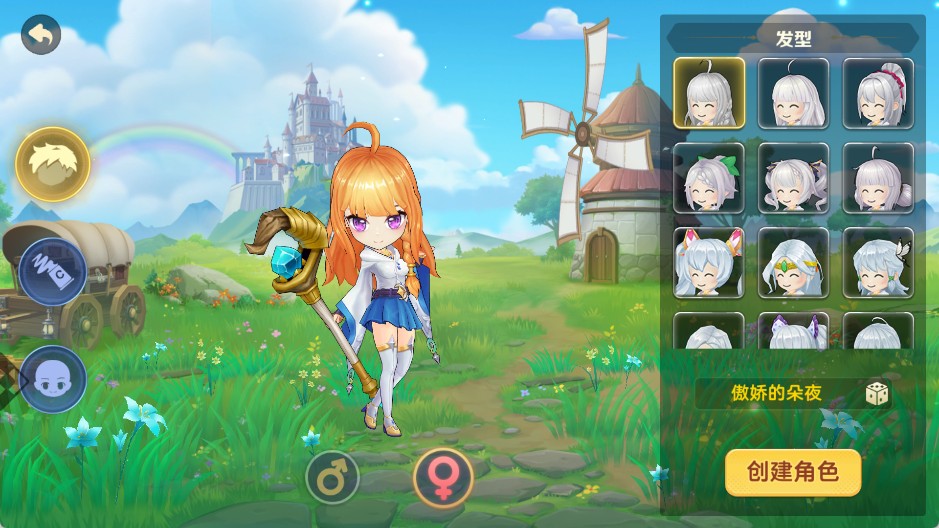Open the face customization tab
The width and height of the screenshot is (939, 528).
[53, 378]
